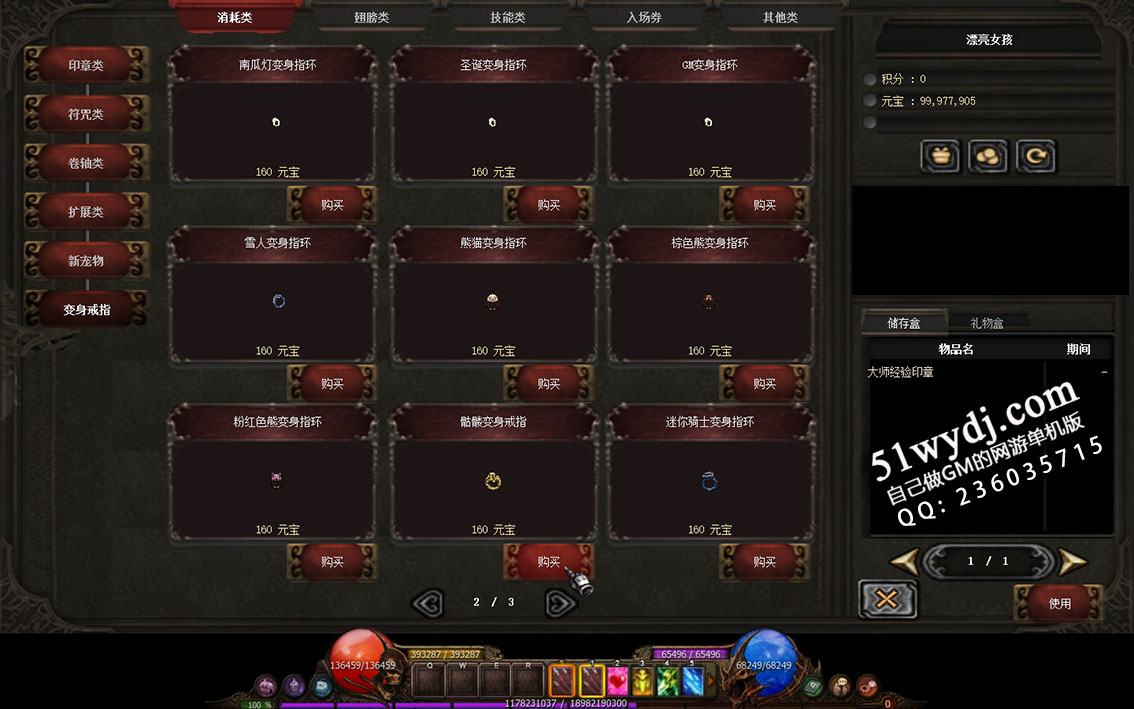Viewport: 1134px width, 709px height.
Task: Click the 使用 button
Action: (1060, 603)
